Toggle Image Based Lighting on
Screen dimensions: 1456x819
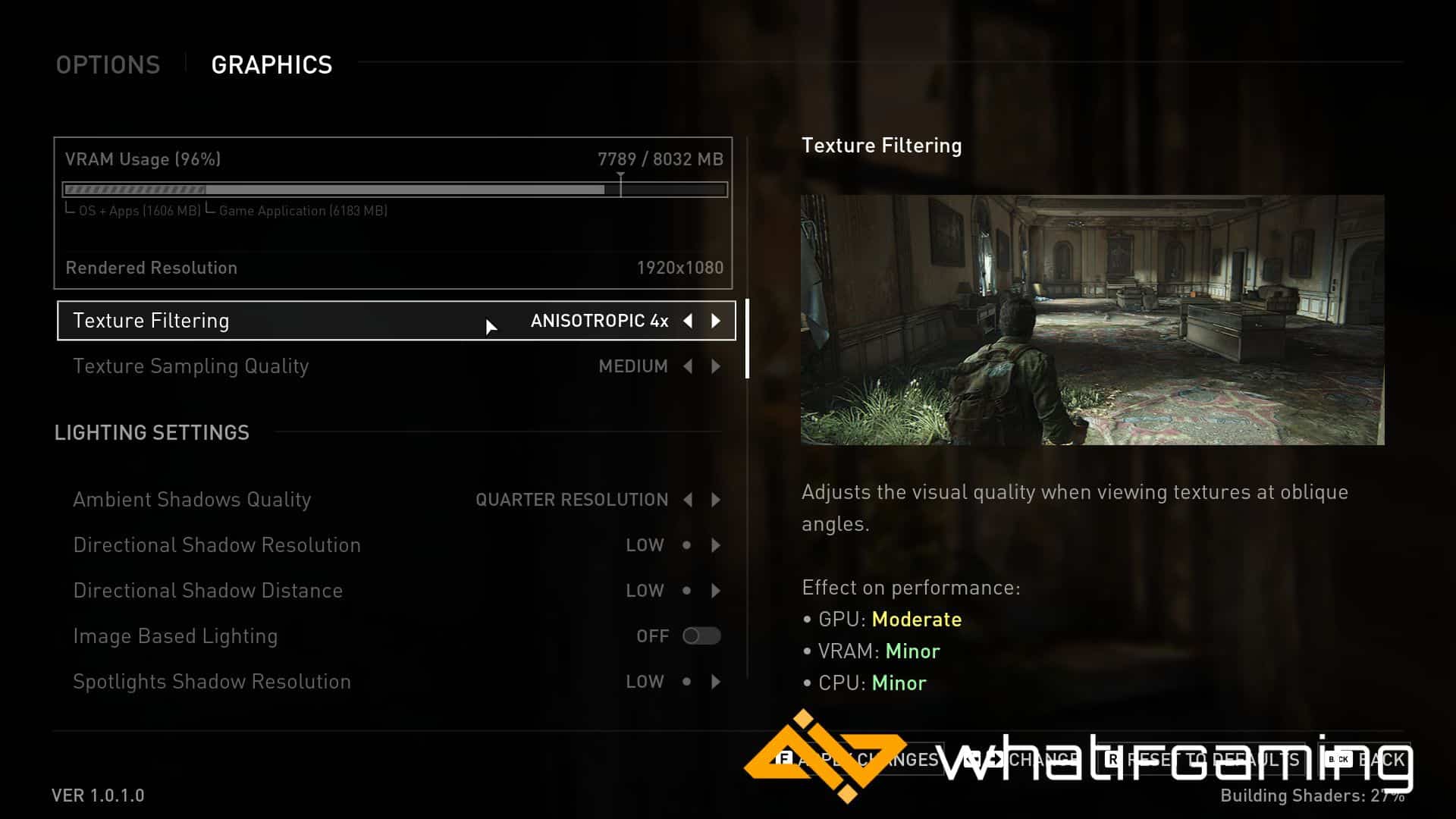701,636
